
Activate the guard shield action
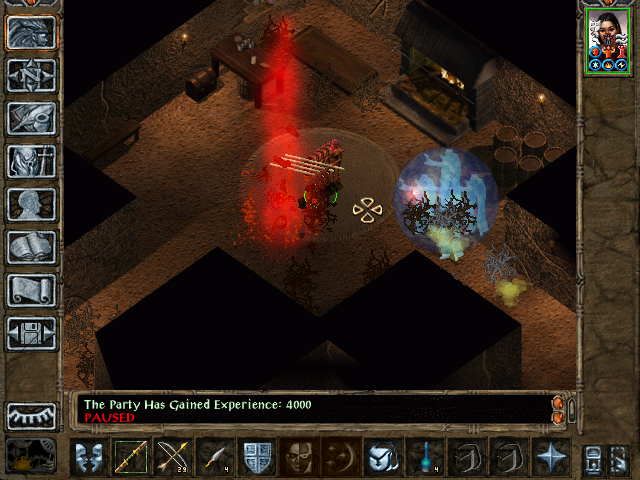257,456
